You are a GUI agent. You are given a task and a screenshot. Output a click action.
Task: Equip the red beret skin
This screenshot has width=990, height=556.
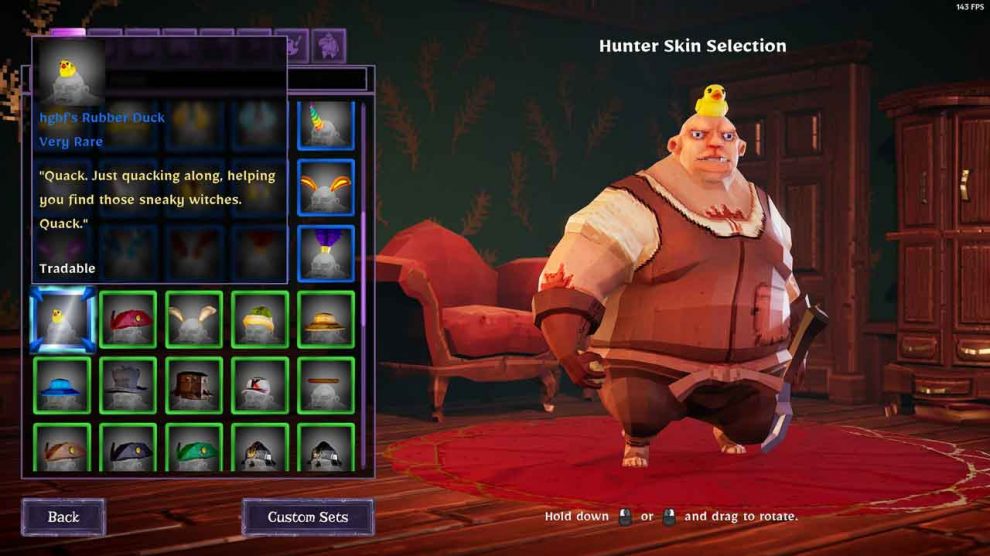coord(128,320)
